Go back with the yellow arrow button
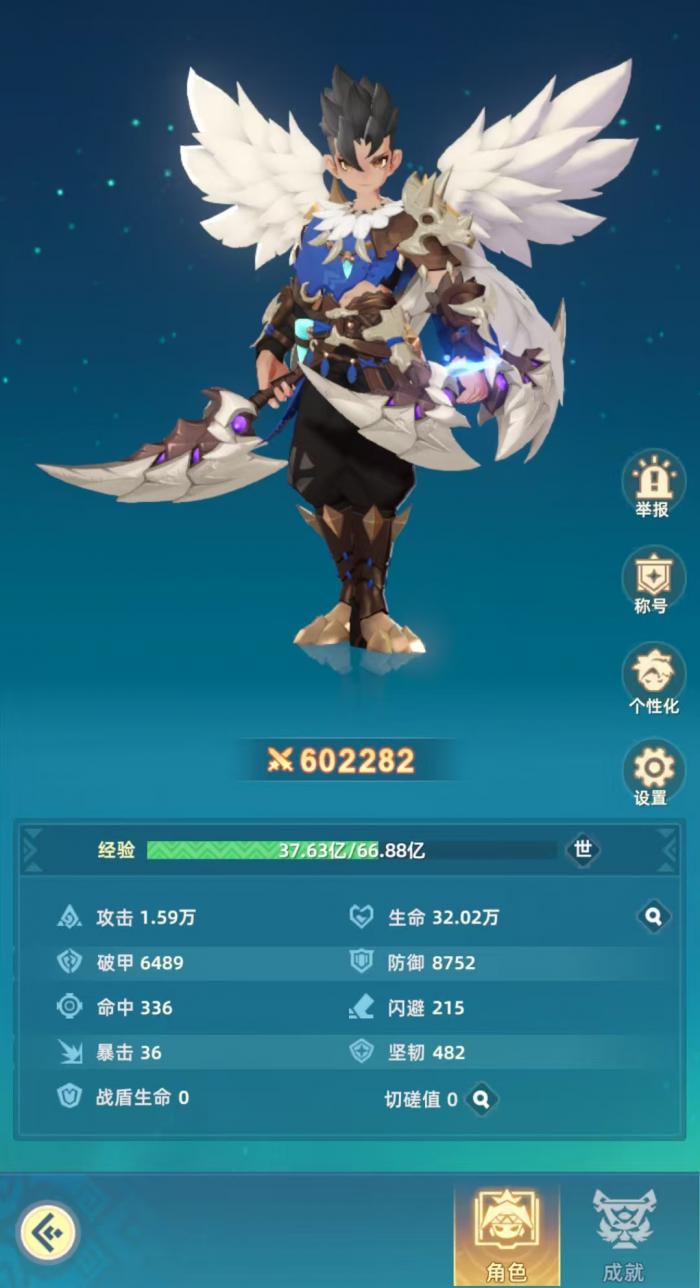 pos(46,1231)
